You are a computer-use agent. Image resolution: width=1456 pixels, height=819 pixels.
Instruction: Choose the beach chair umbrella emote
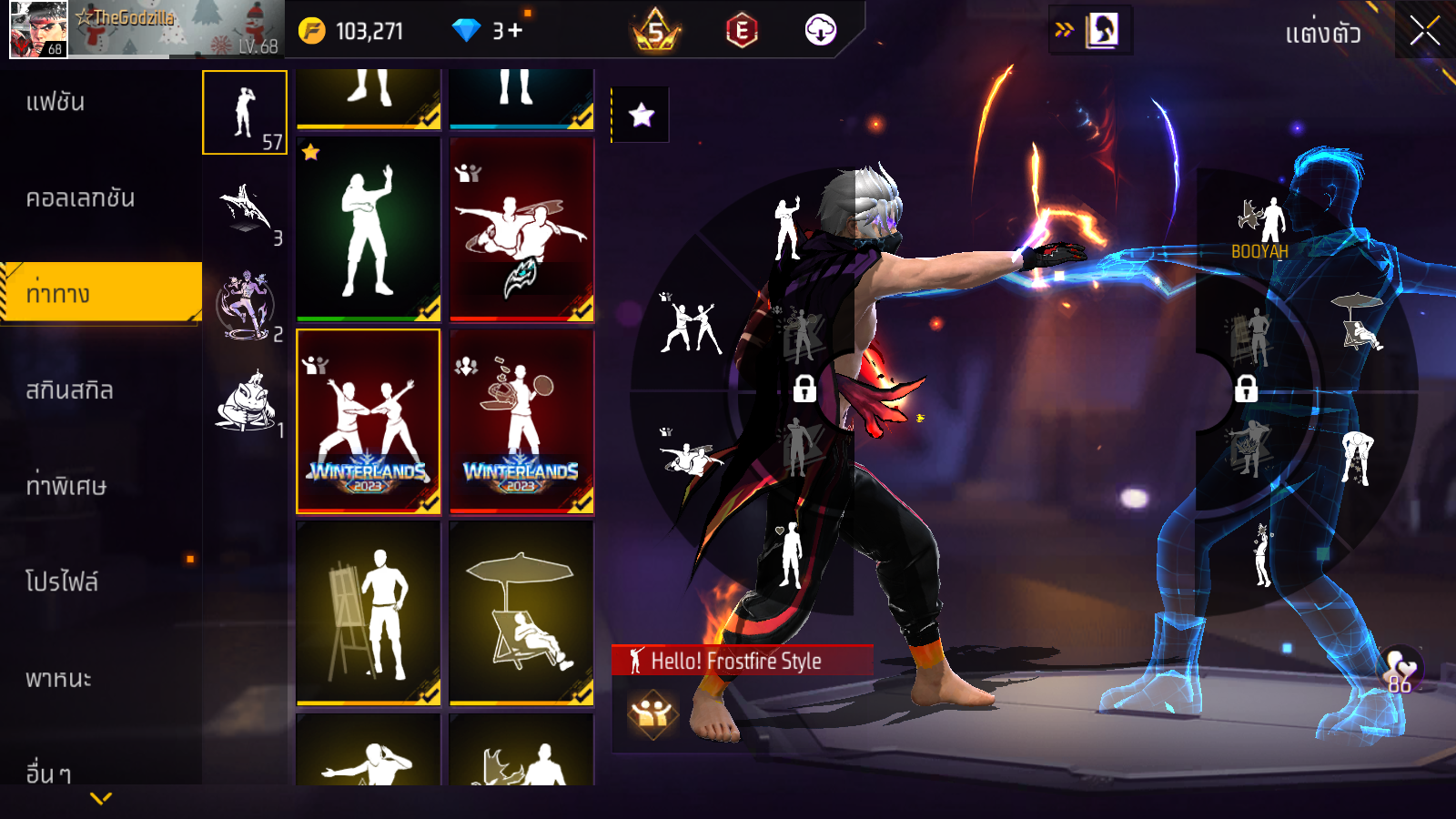click(521, 613)
